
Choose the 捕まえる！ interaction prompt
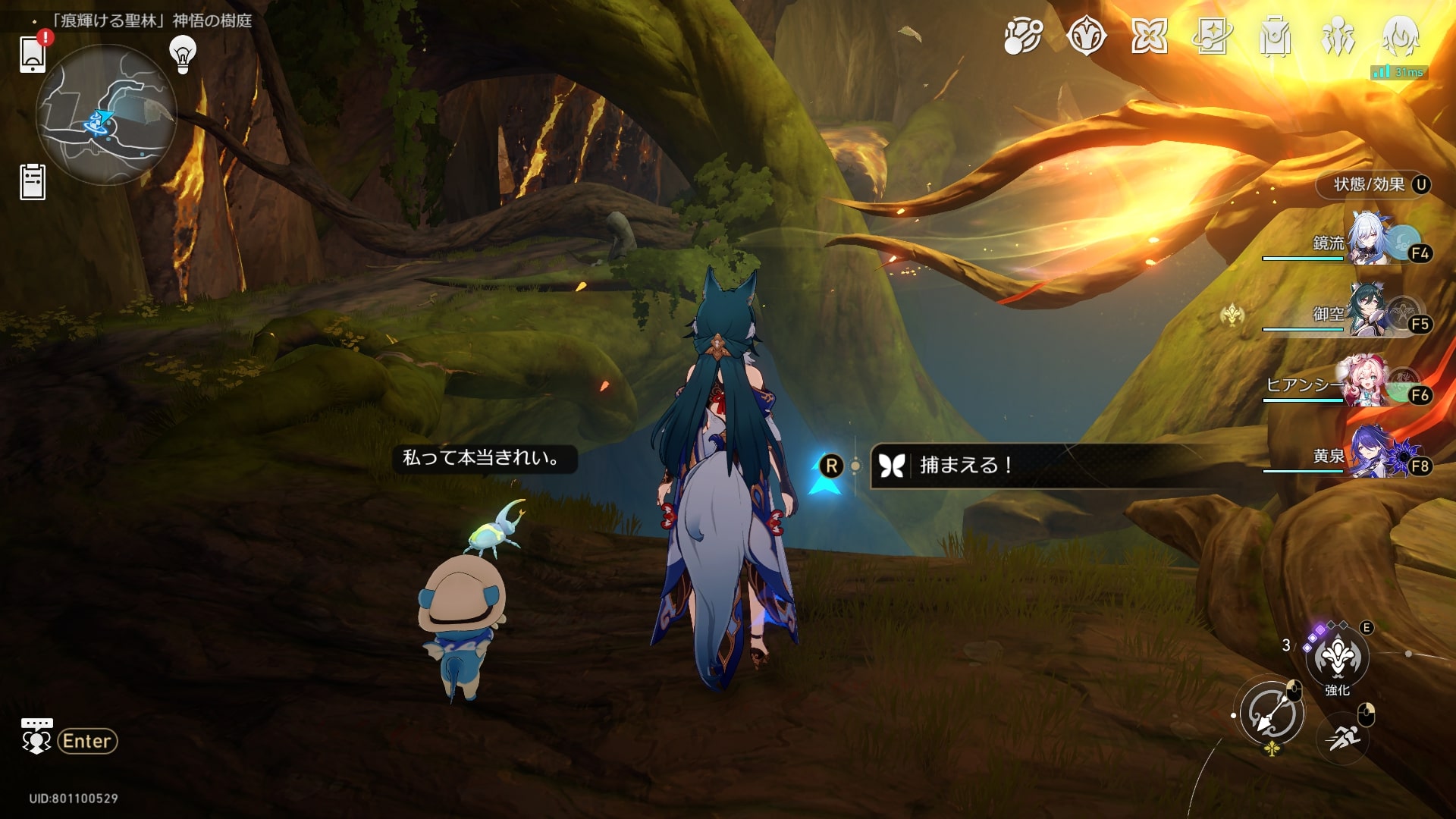(965, 465)
